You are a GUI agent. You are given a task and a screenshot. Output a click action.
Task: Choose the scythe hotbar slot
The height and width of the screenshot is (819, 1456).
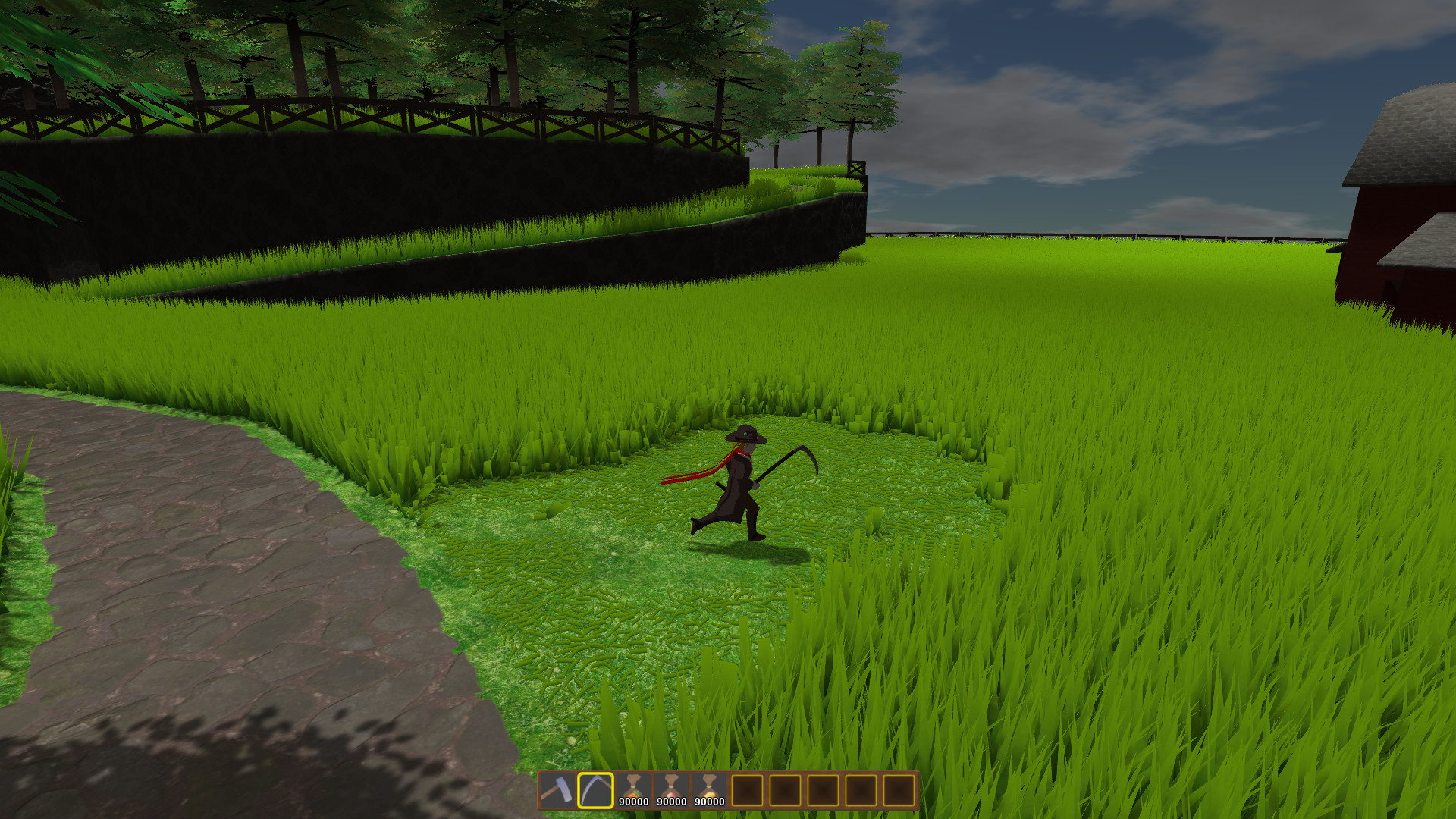[x=595, y=790]
